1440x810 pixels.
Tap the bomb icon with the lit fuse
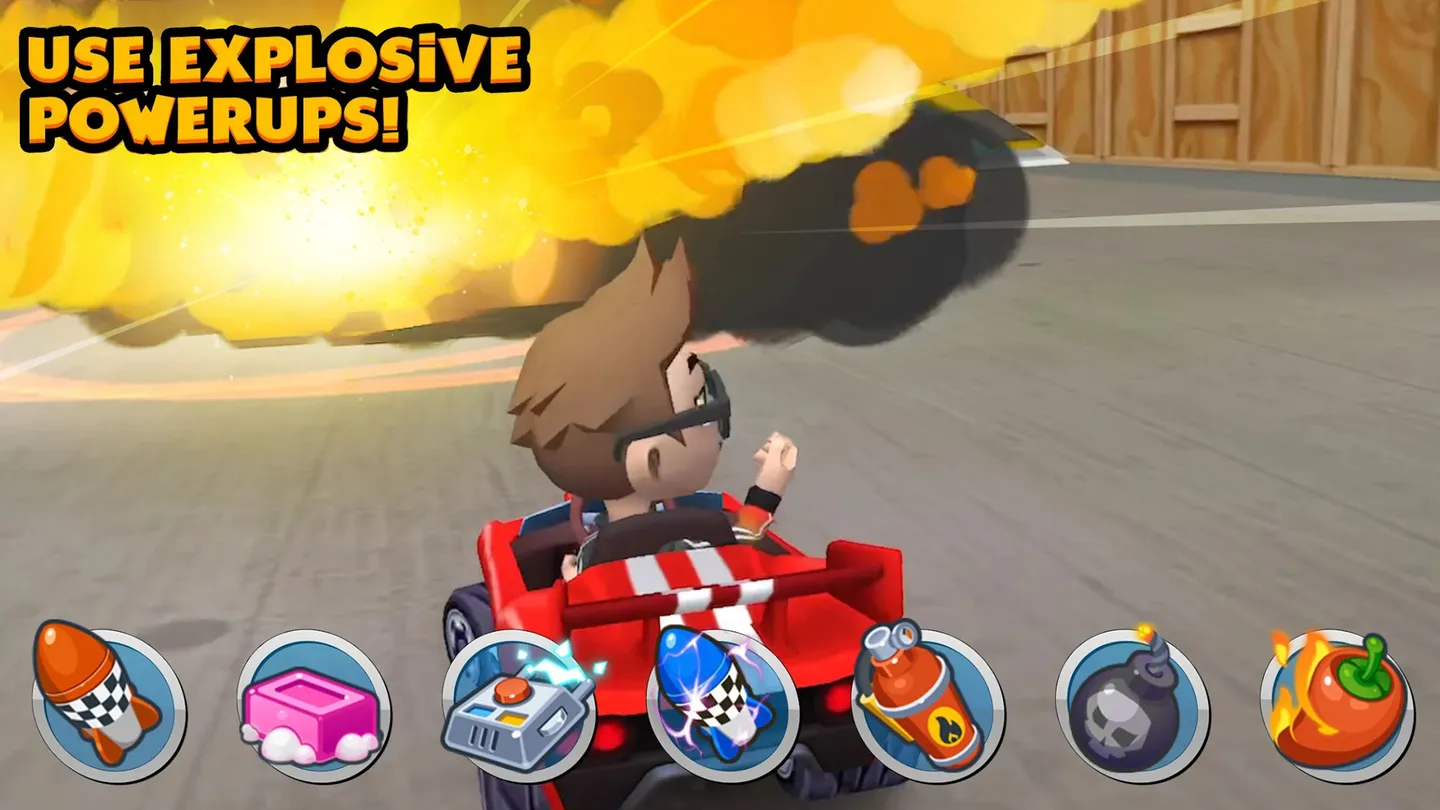tap(1125, 700)
